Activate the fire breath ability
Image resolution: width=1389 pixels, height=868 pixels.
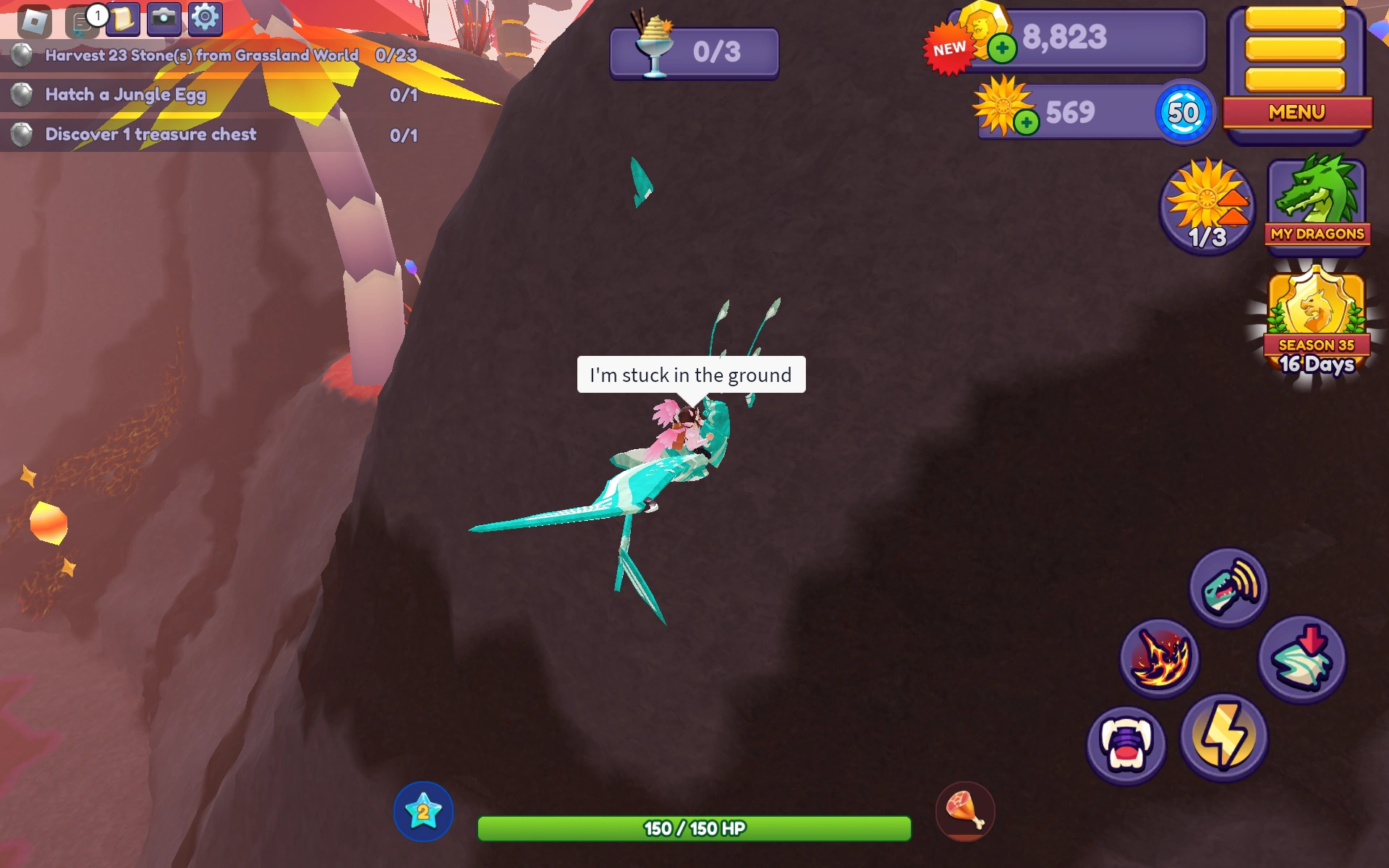(x=1157, y=660)
